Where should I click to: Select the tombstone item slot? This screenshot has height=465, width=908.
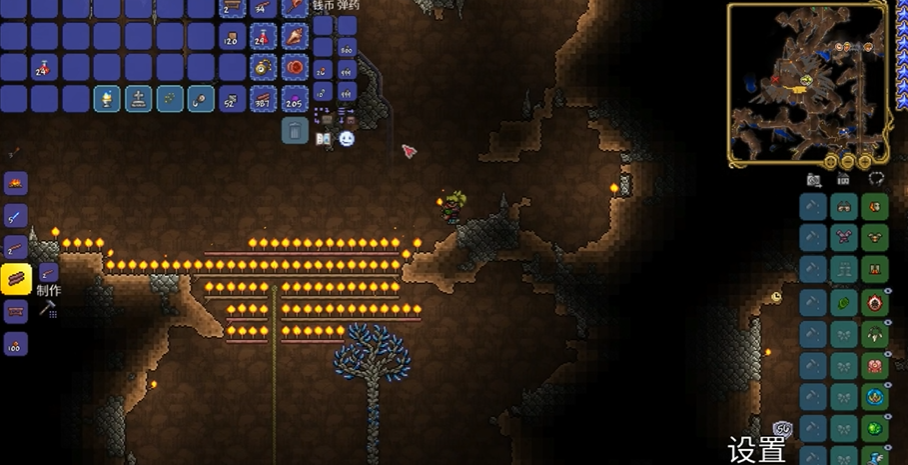tap(138, 99)
